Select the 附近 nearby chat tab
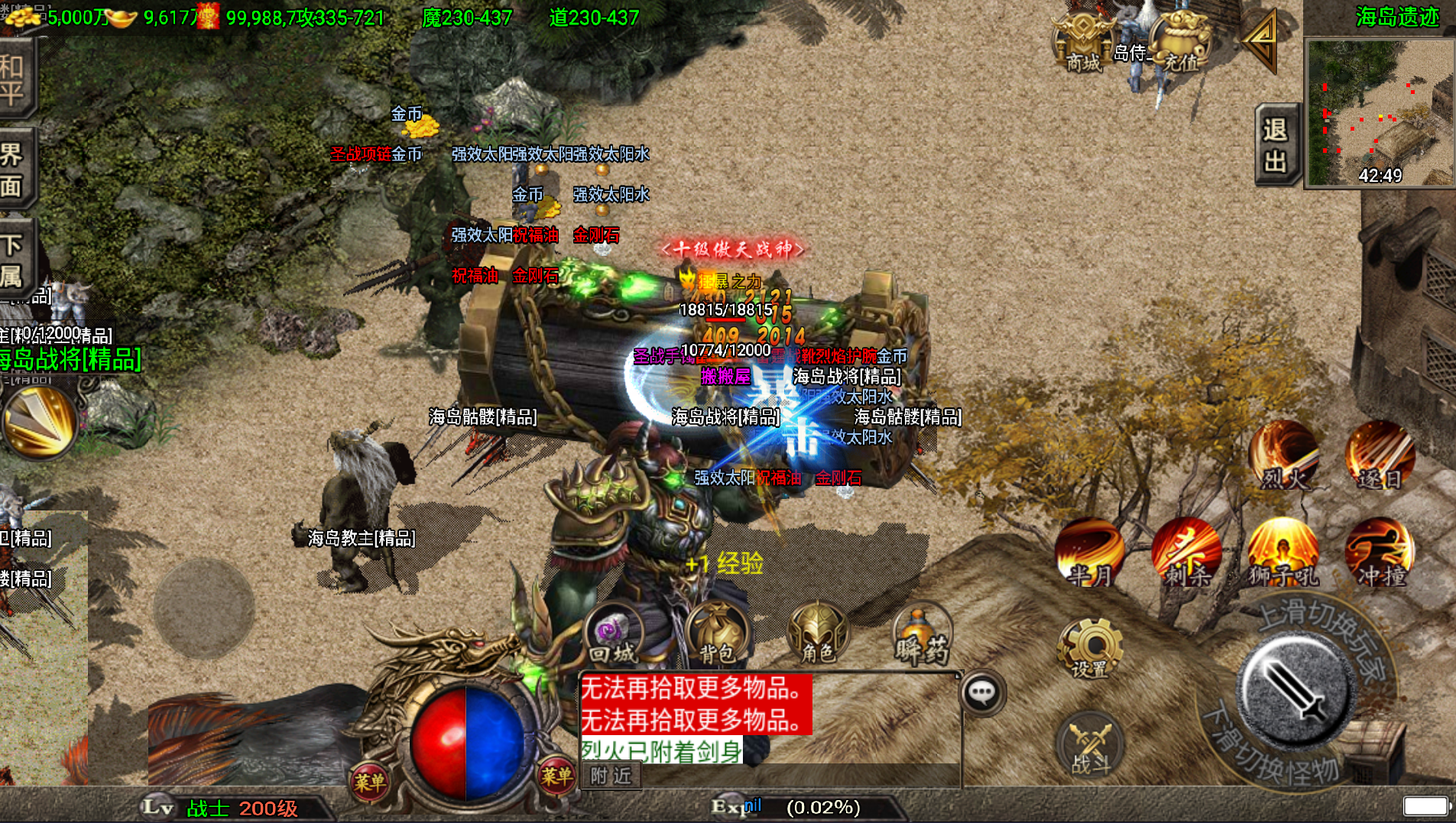The image size is (1456, 823). [x=611, y=776]
